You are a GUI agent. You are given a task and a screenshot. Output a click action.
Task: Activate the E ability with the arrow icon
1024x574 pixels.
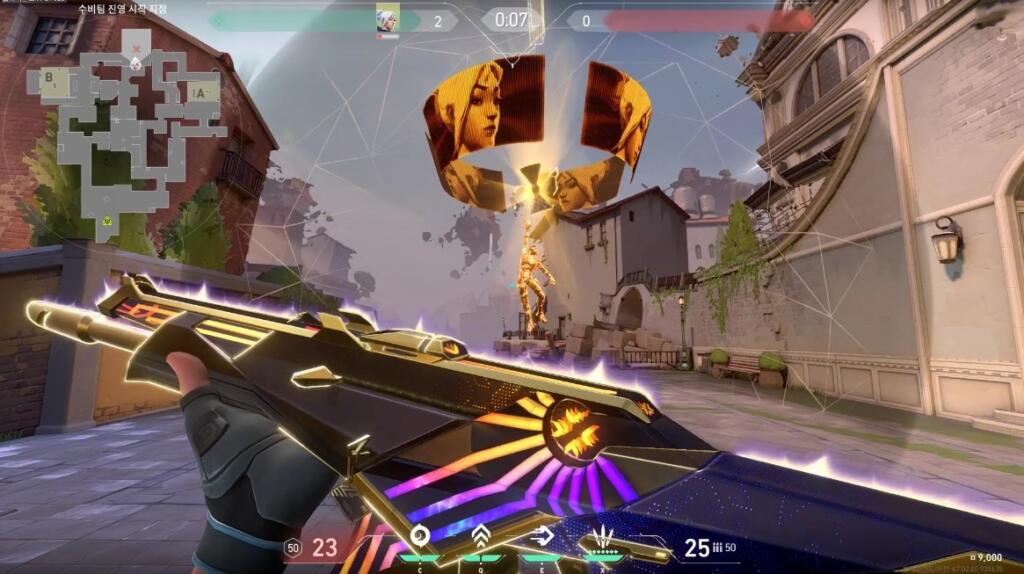coord(541,534)
